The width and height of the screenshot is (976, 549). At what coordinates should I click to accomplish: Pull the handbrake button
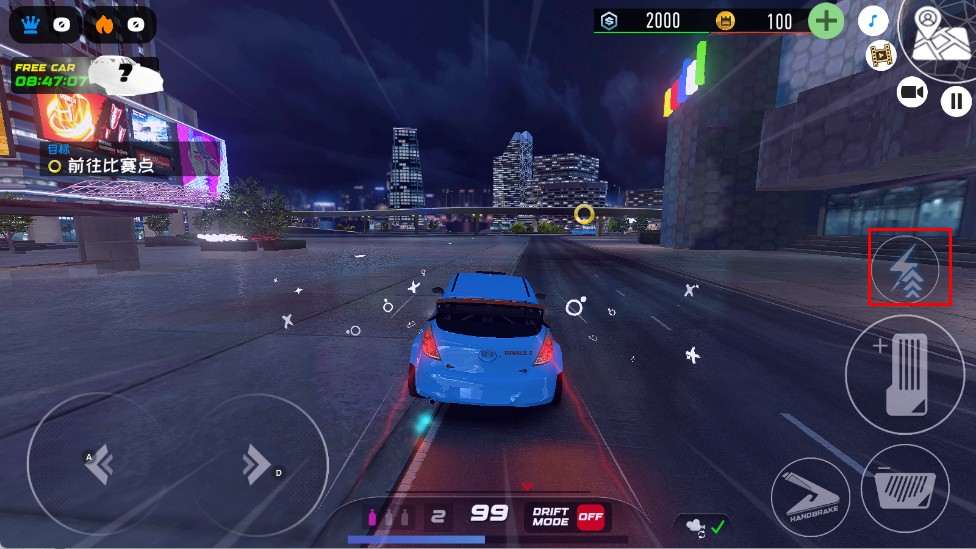point(810,496)
